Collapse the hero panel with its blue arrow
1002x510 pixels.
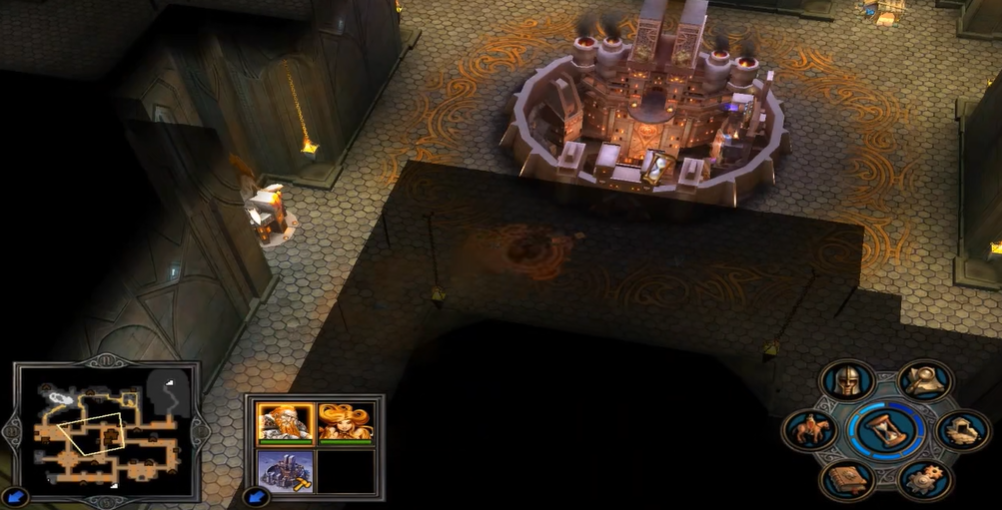256,496
